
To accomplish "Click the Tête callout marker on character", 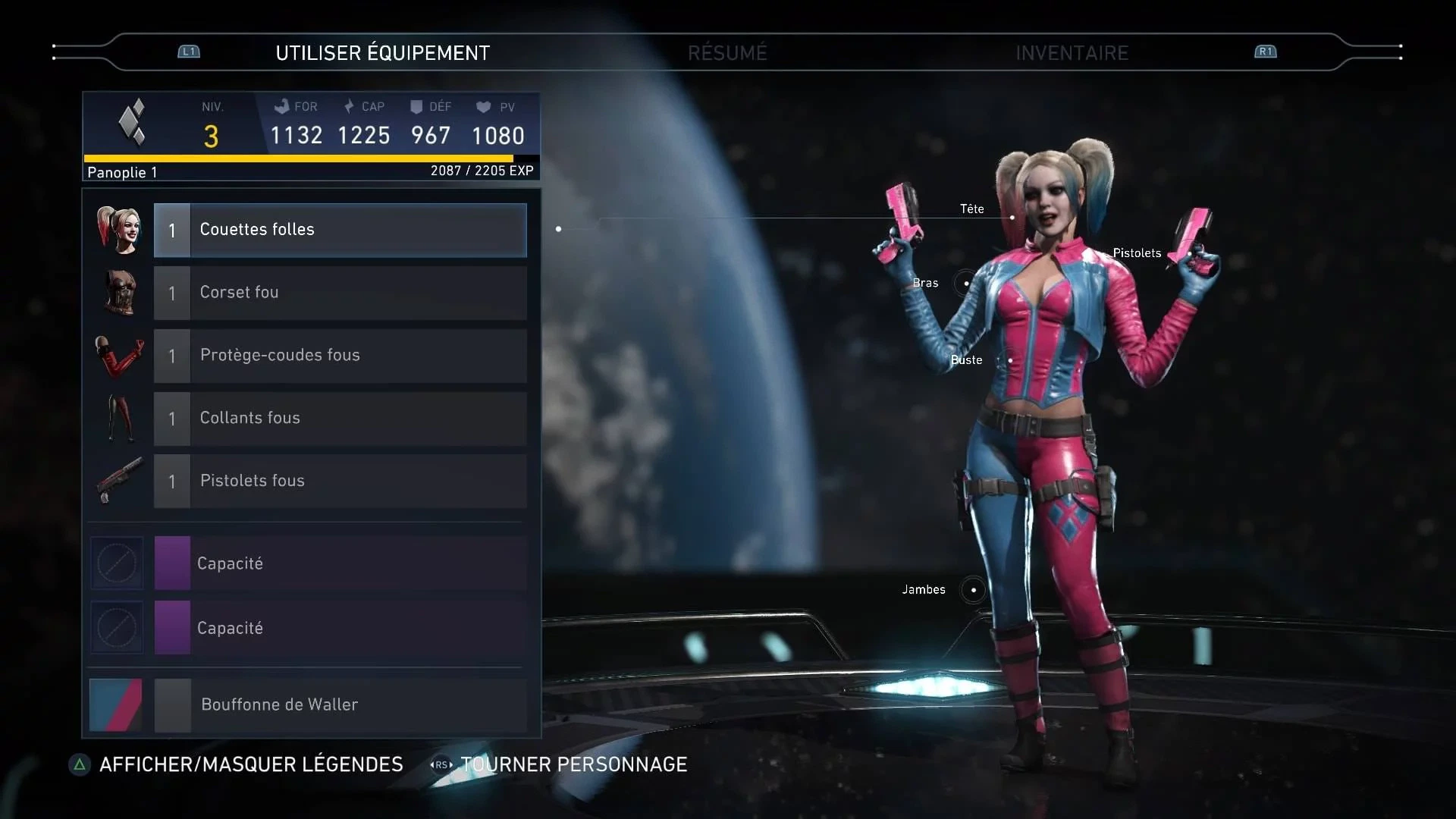I will pyautogui.click(x=1012, y=217).
